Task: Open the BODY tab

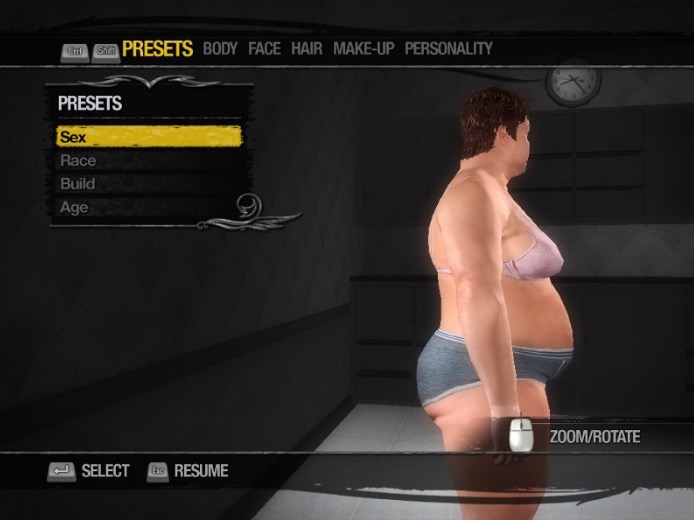Action: [x=220, y=48]
